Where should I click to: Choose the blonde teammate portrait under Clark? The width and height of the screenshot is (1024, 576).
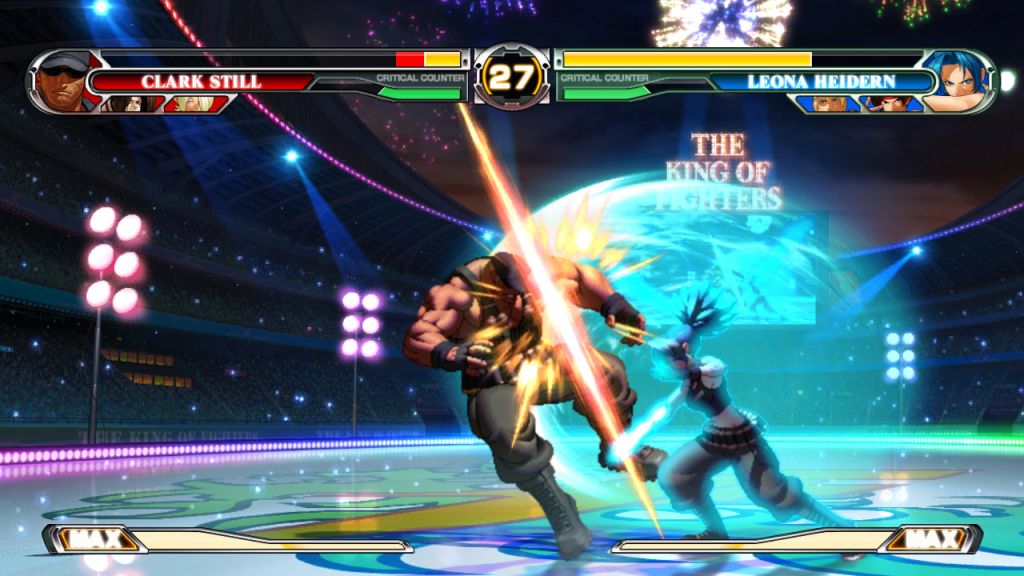(x=190, y=103)
